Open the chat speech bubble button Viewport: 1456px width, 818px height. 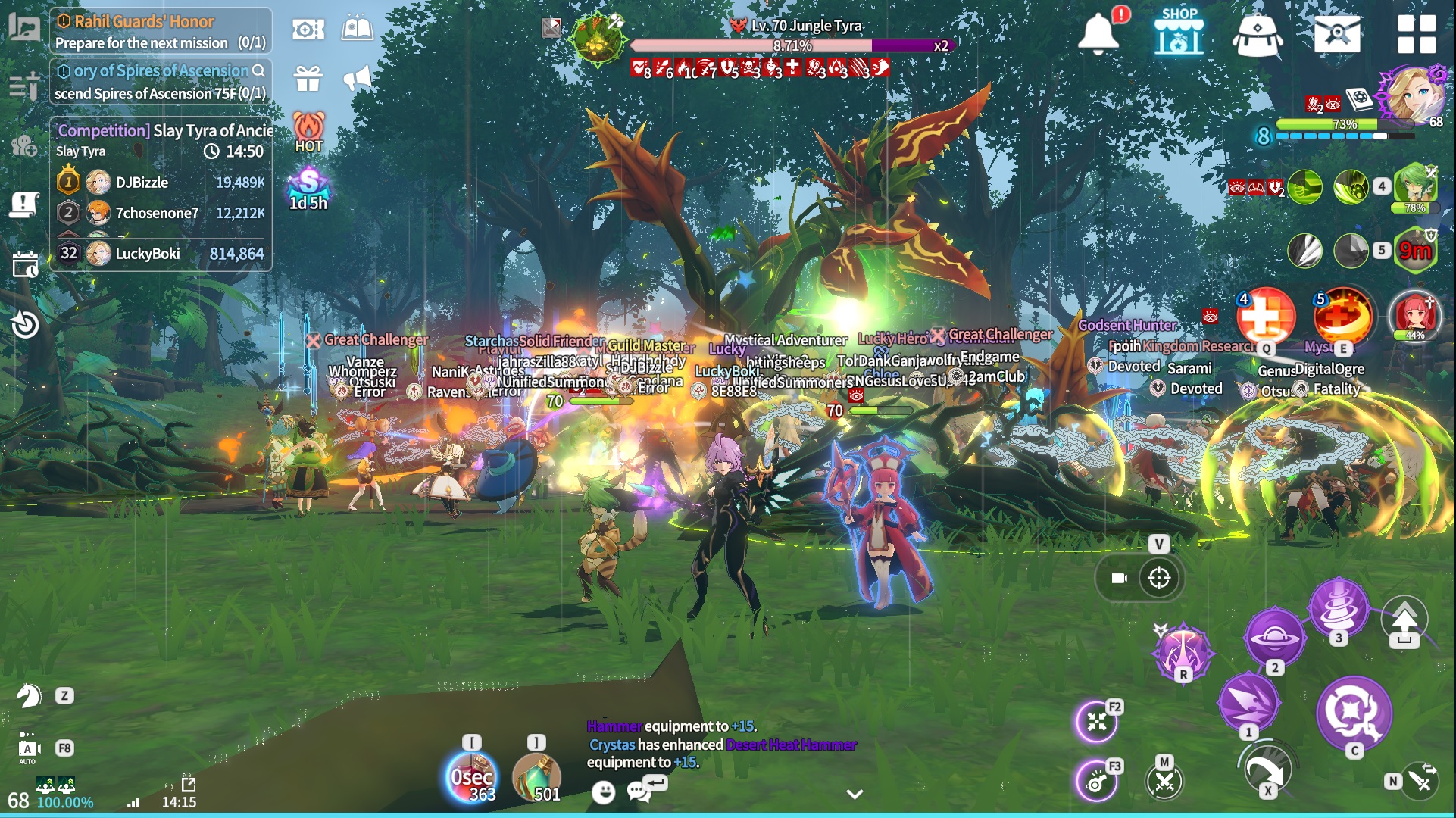tap(640, 791)
